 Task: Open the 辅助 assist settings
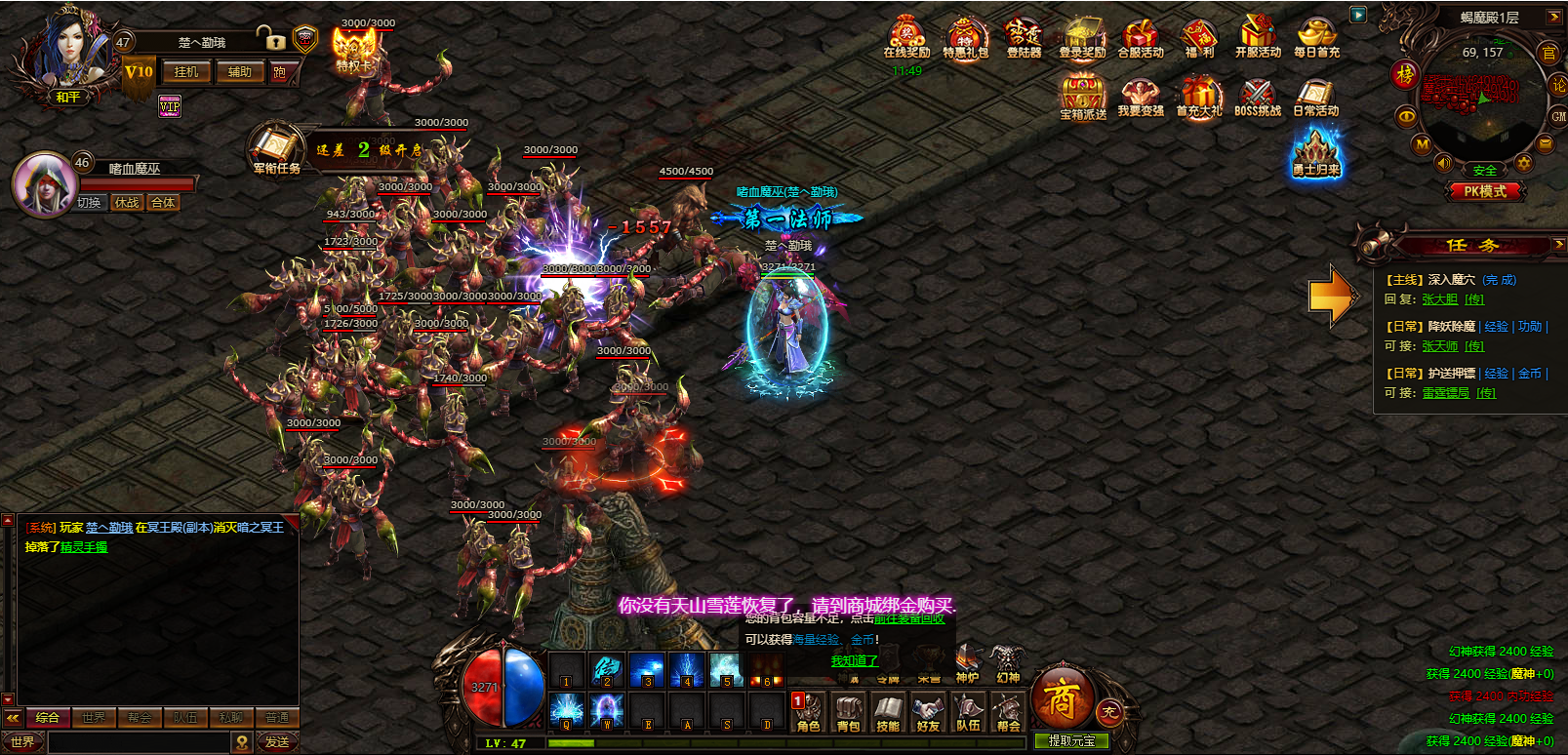point(239,72)
